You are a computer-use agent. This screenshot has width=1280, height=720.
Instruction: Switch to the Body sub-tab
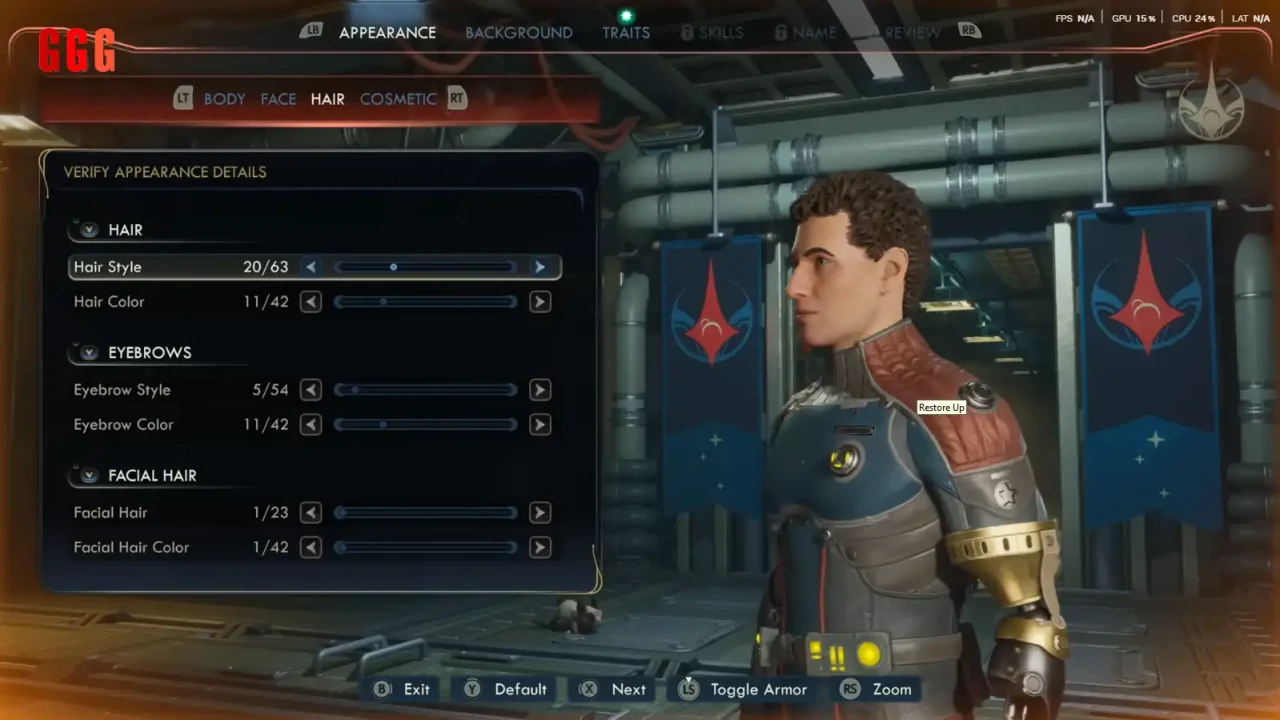click(x=224, y=99)
